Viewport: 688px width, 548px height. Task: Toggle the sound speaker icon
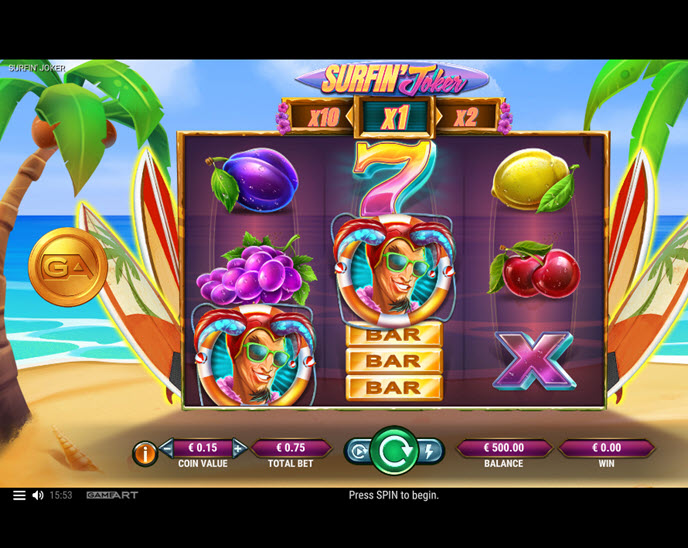[x=38, y=495]
